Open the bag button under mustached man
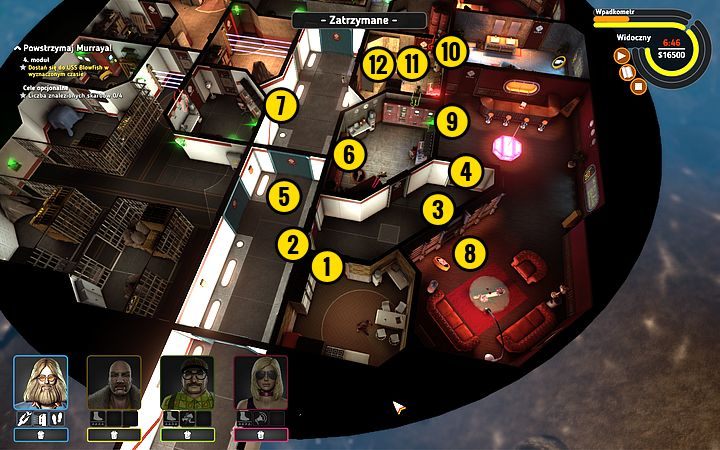This screenshot has height=450, width=720. [187, 434]
